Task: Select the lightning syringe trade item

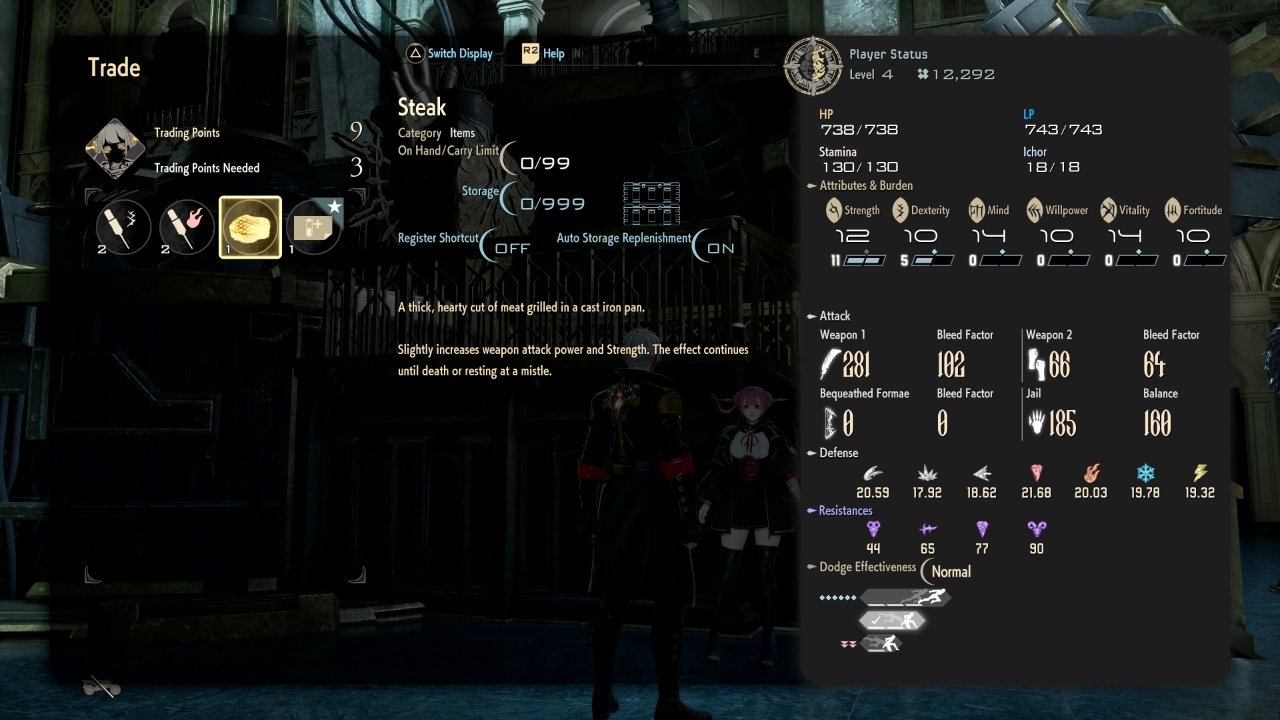Action: 124,227
